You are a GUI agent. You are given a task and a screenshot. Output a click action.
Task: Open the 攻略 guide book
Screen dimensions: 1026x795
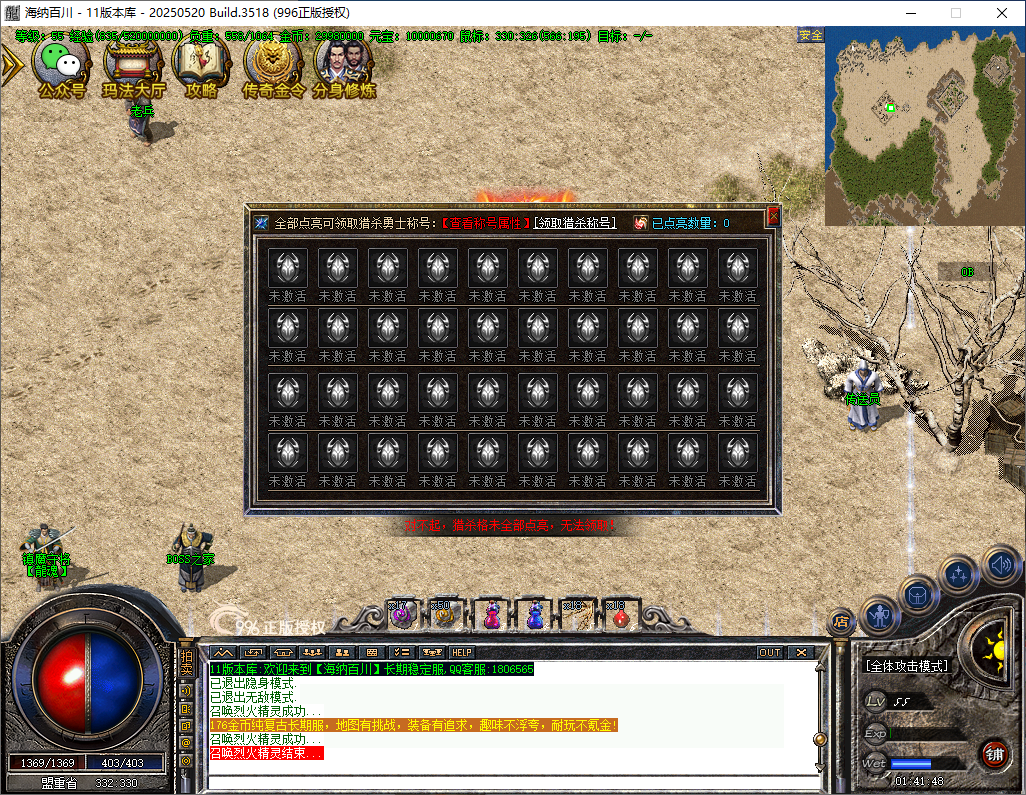coord(201,64)
